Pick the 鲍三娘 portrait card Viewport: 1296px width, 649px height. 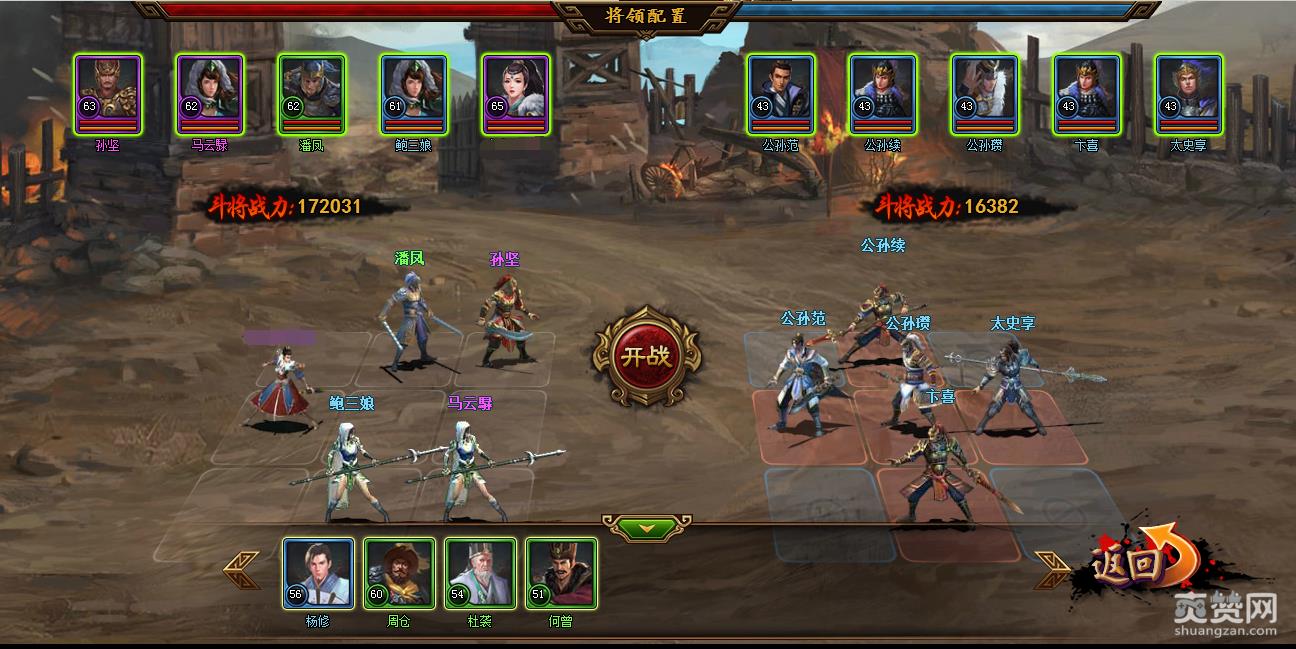point(413,93)
